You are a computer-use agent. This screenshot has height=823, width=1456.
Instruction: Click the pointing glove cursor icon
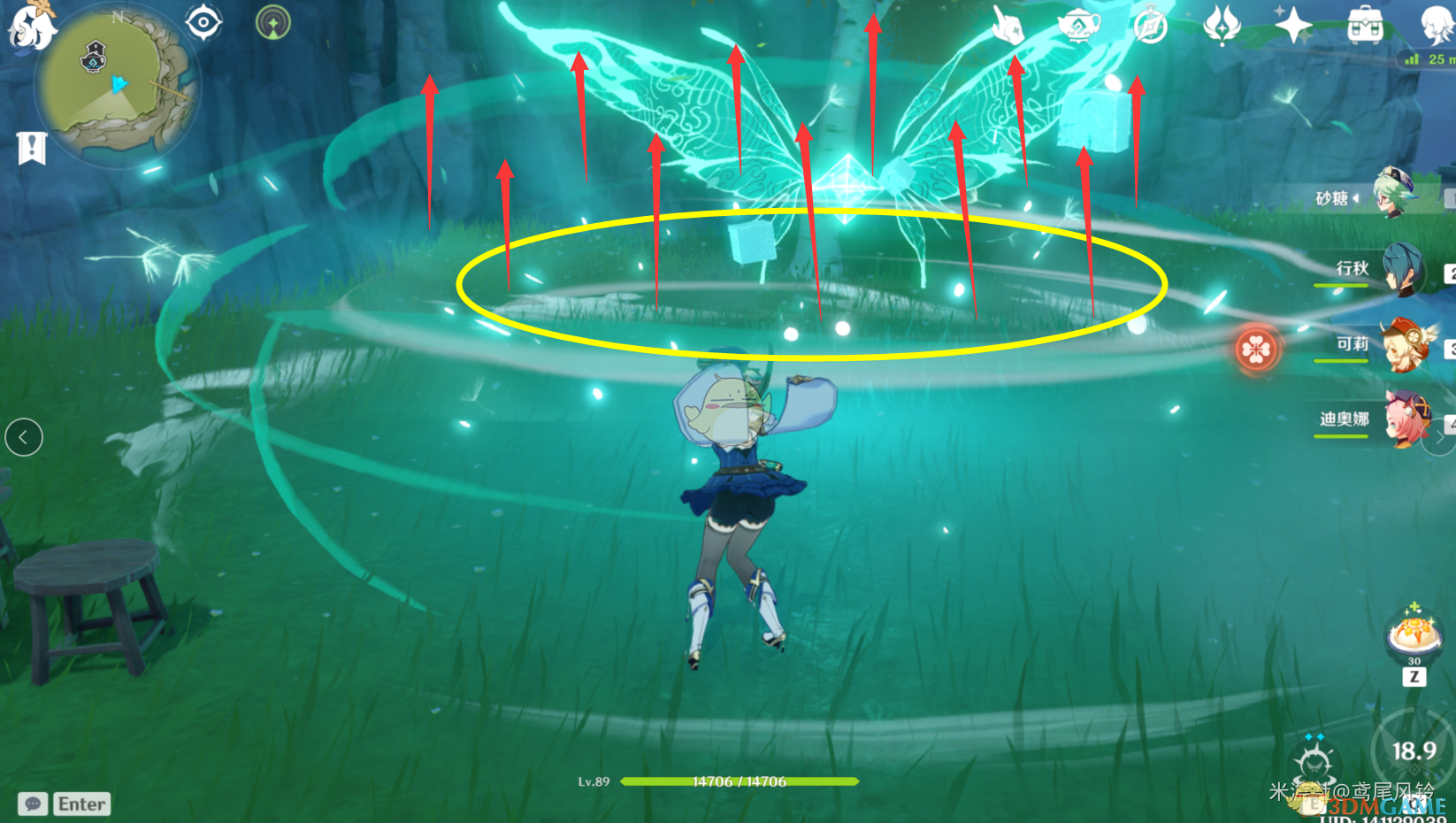tap(1007, 25)
